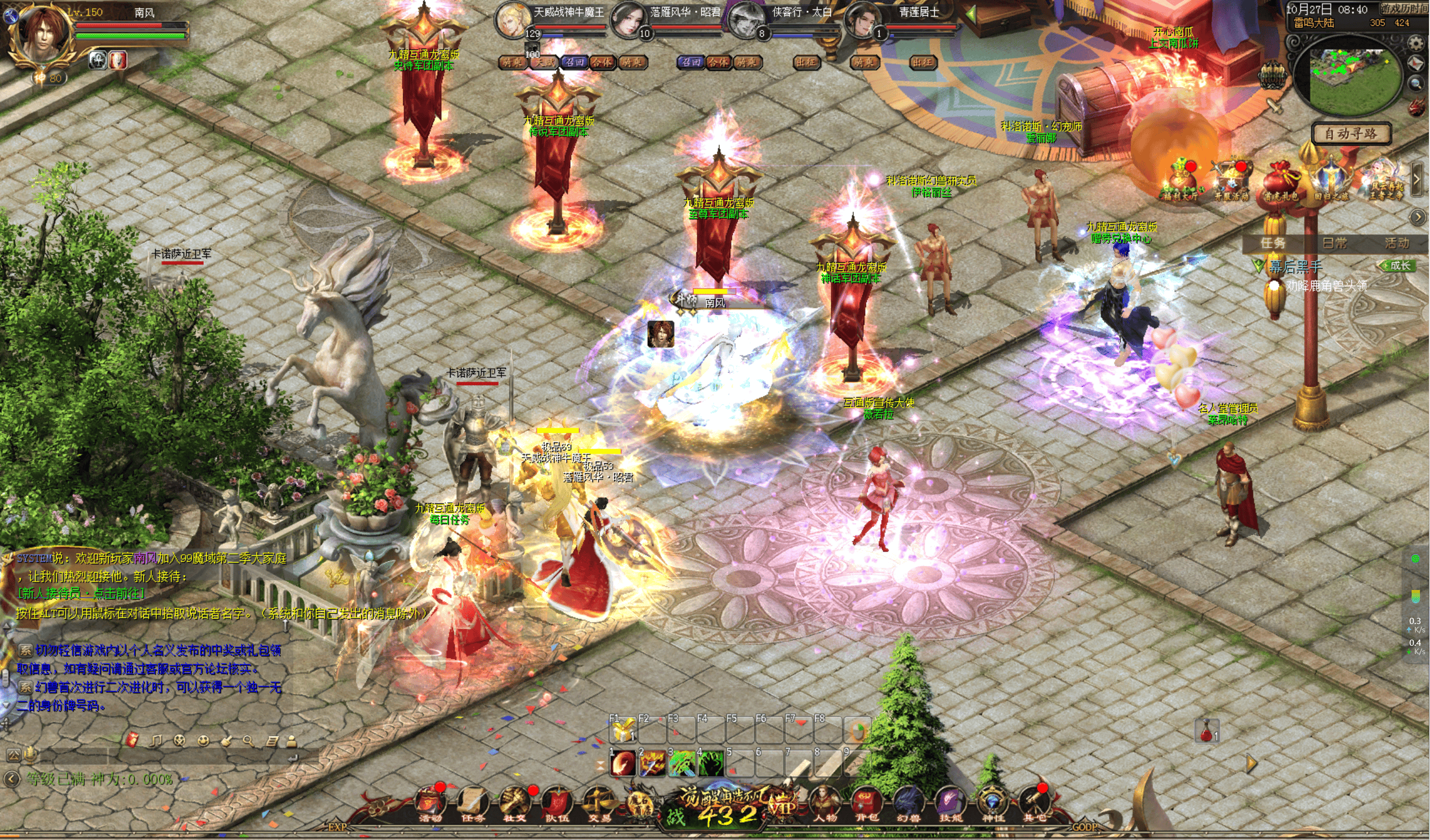Click the 自动寻路 auto-pathfinding button

click(1351, 134)
